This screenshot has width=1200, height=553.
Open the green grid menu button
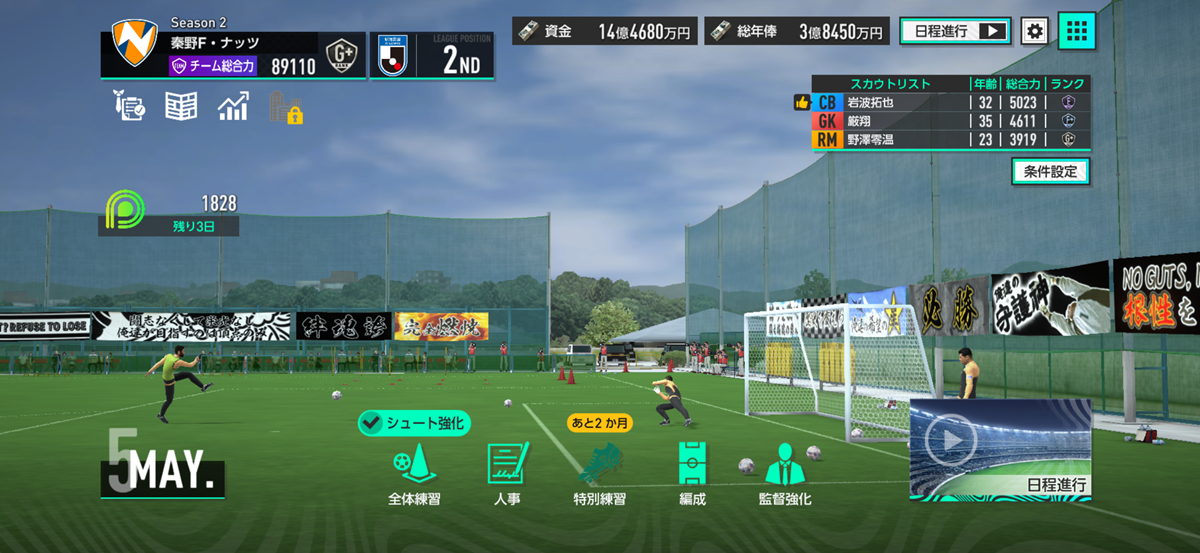(x=1076, y=31)
